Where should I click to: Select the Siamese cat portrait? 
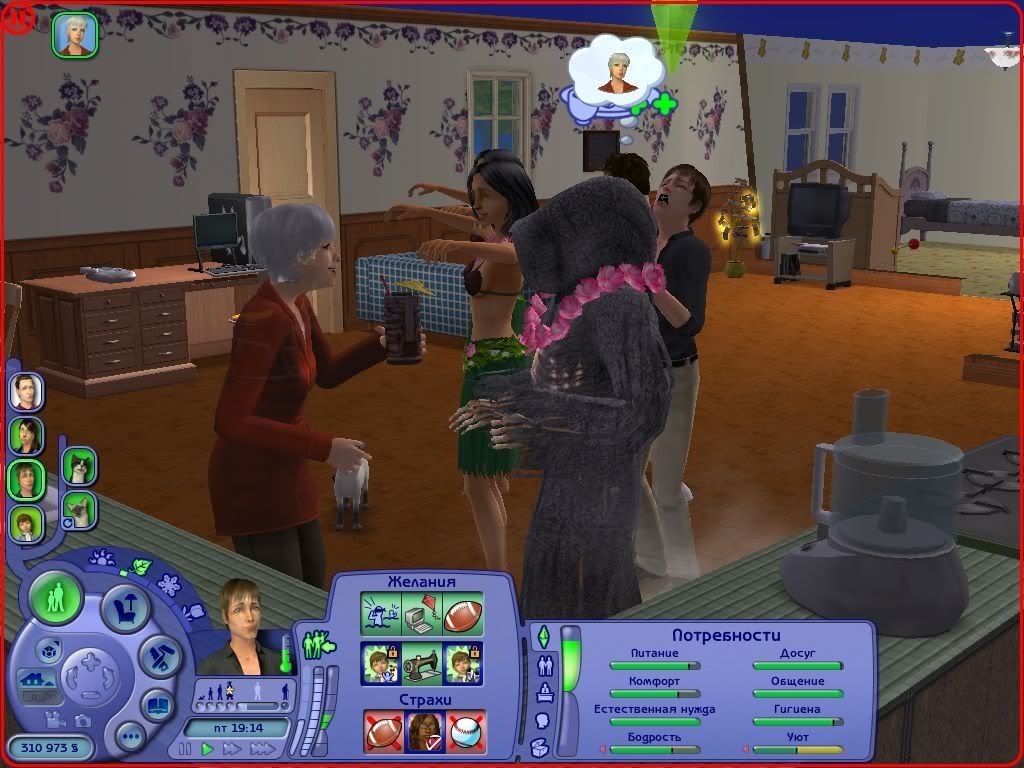pyautogui.click(x=79, y=509)
